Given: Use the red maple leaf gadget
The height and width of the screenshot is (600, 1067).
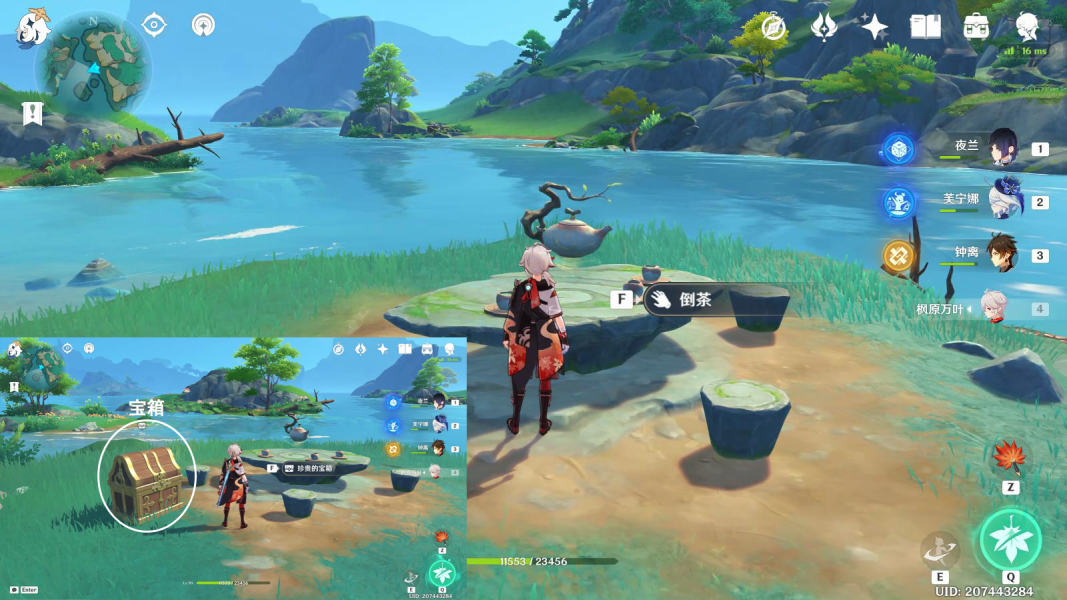Looking at the screenshot, I should tap(1010, 458).
